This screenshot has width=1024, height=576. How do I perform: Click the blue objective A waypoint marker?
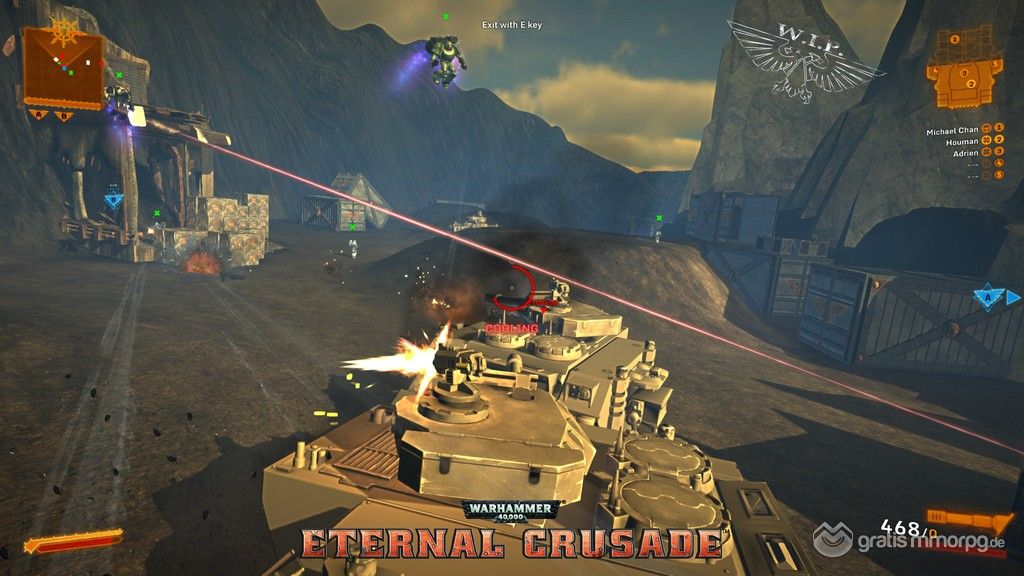coord(989,297)
